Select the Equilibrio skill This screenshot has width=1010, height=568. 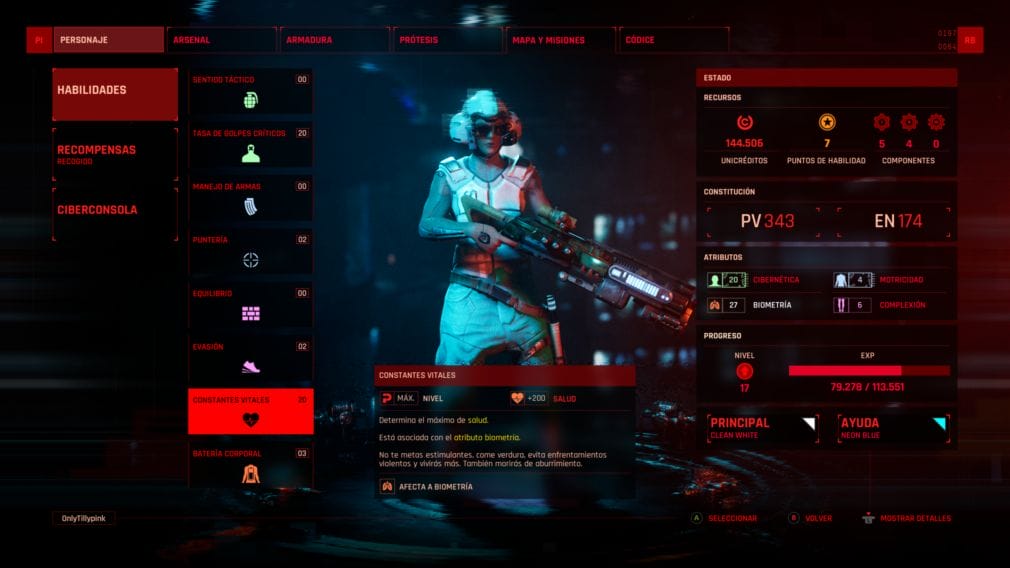(x=250, y=305)
